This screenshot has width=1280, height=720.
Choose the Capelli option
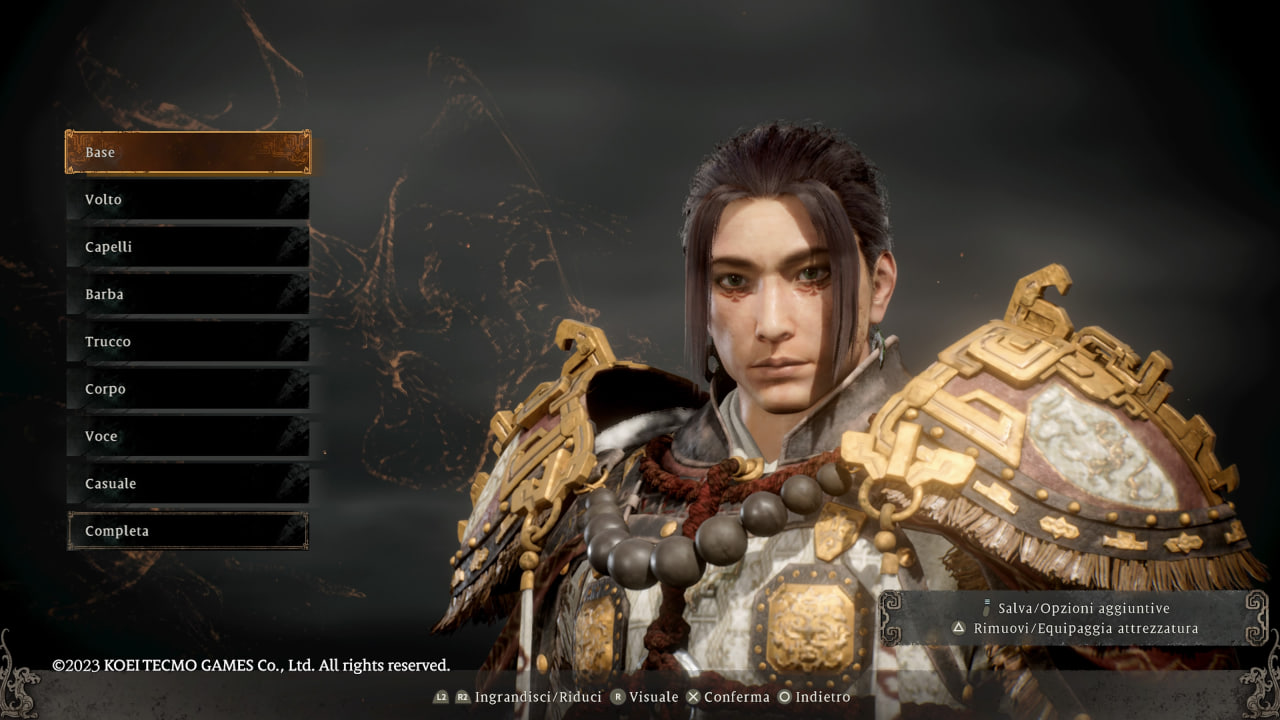coord(188,247)
